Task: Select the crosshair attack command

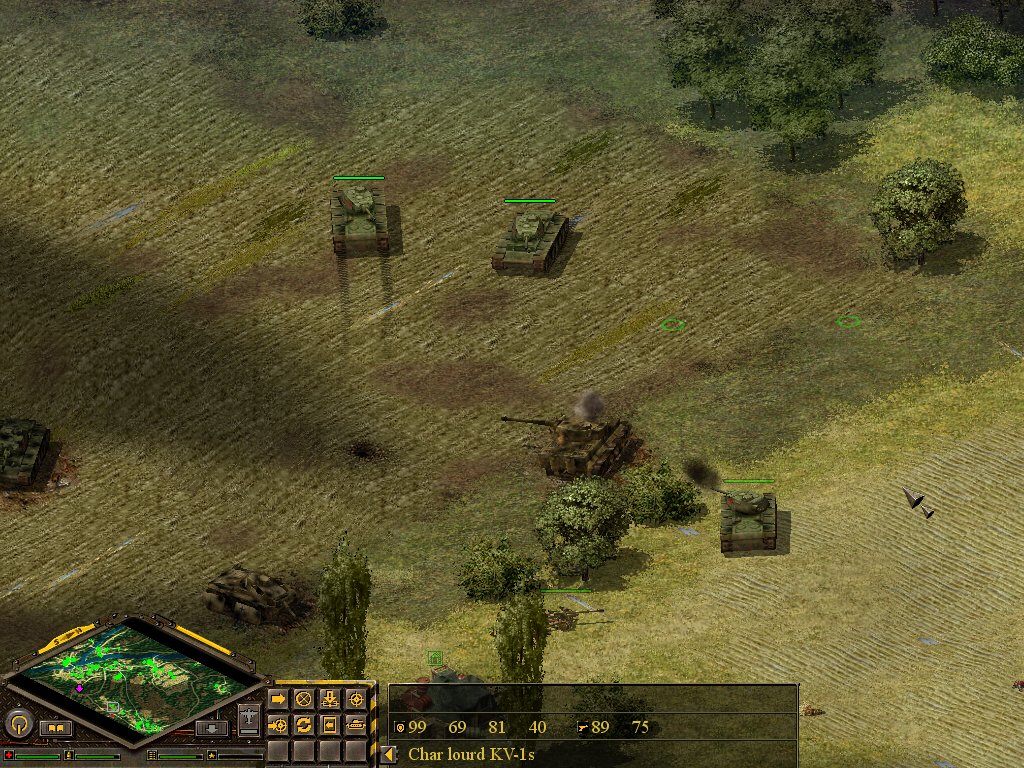Action: click(x=355, y=698)
